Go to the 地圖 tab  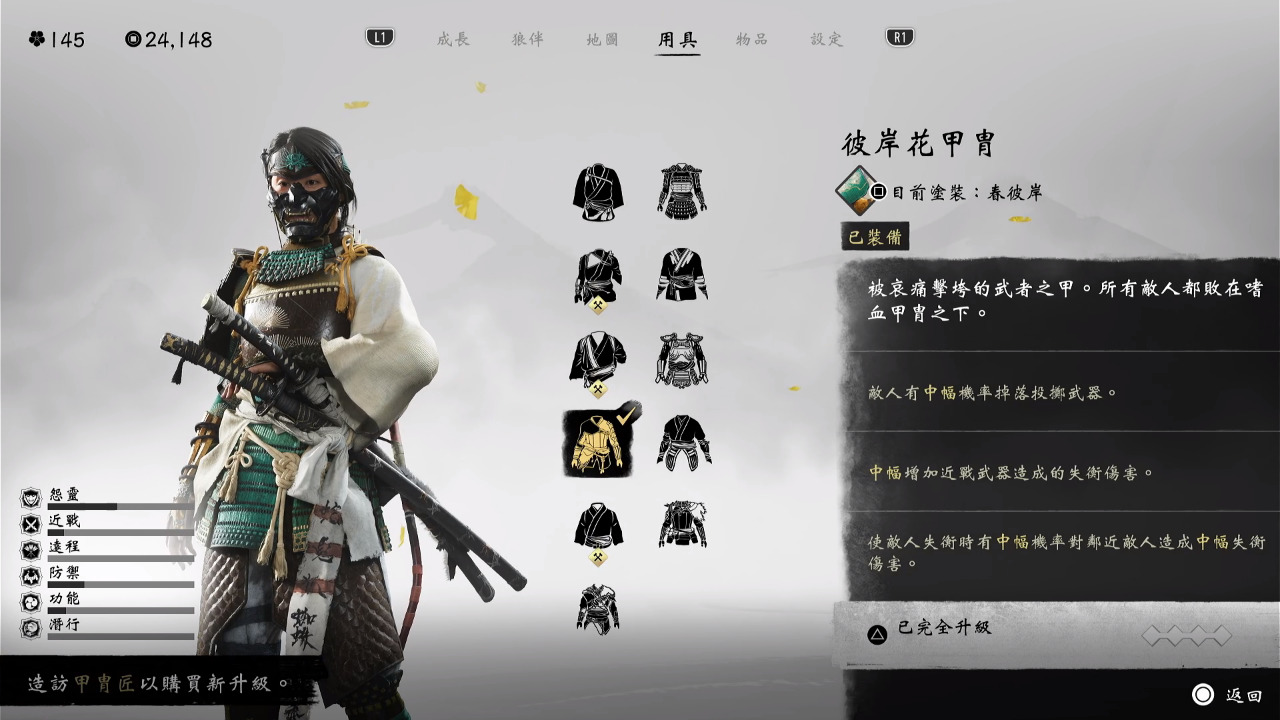coord(602,39)
